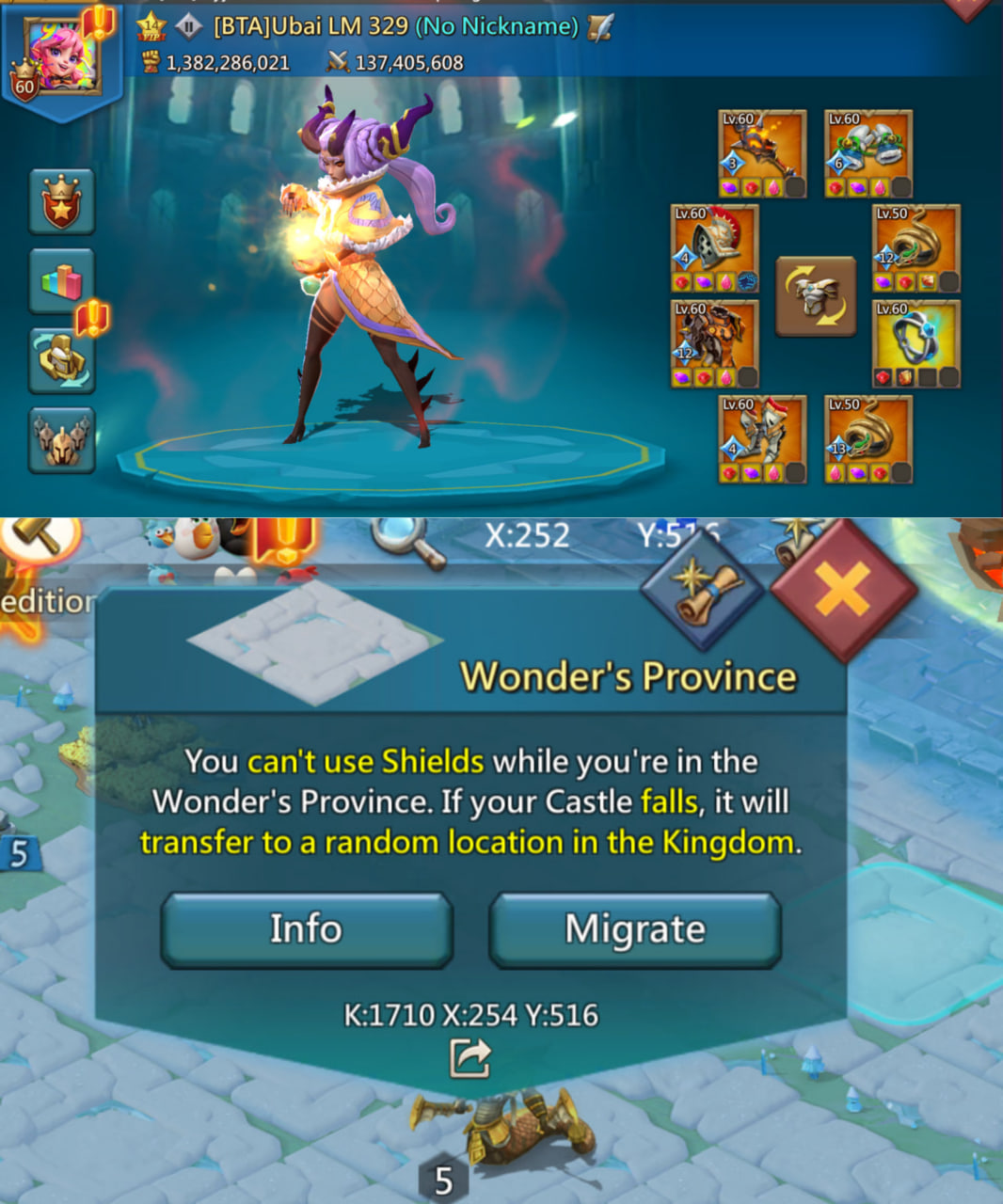Close the Wonder's Province popup
1003x1204 pixels.
pyautogui.click(x=842, y=592)
